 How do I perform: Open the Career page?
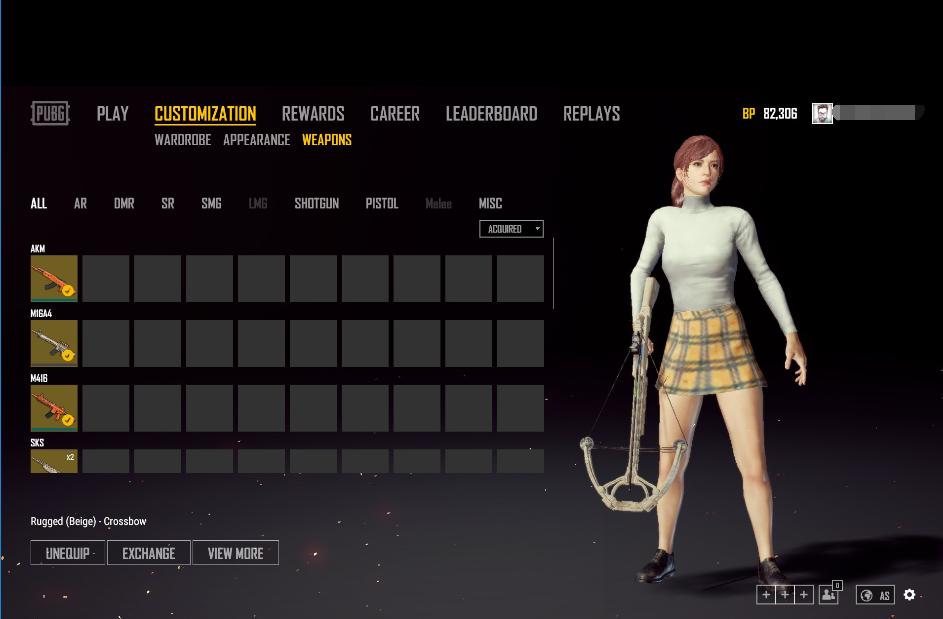point(395,114)
